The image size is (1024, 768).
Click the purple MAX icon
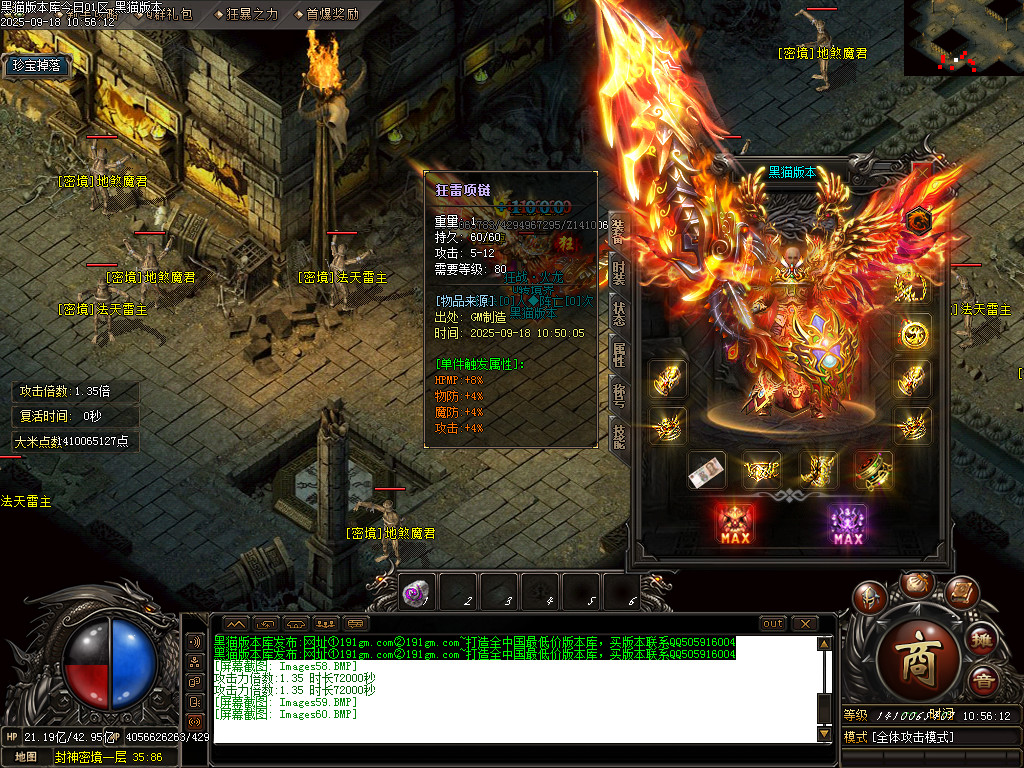(x=847, y=524)
